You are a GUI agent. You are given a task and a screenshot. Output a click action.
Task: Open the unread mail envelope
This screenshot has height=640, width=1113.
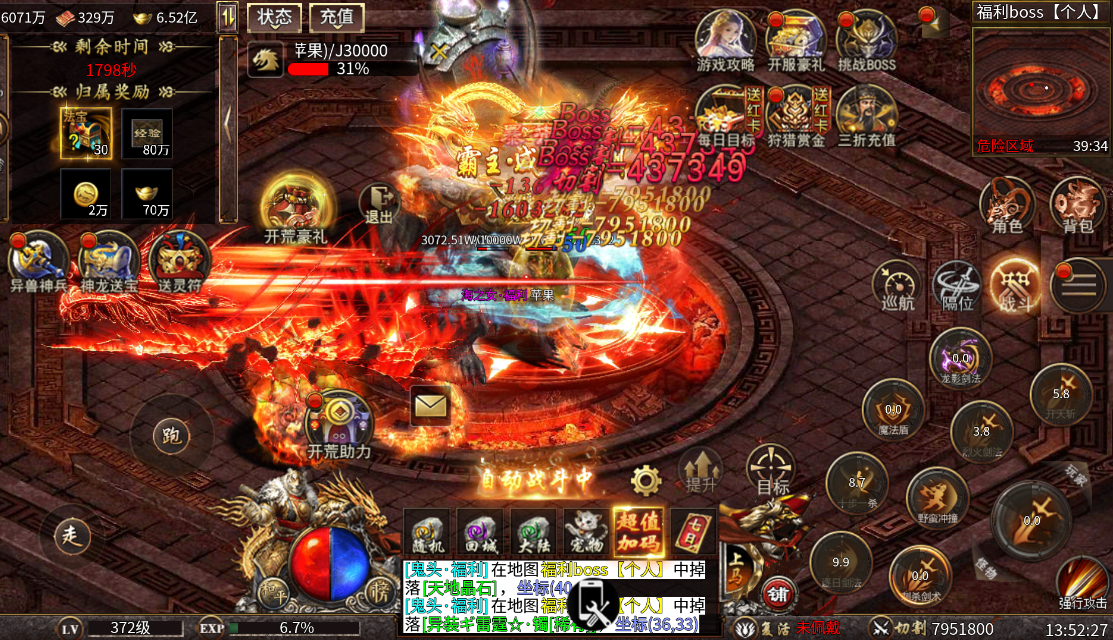click(431, 404)
